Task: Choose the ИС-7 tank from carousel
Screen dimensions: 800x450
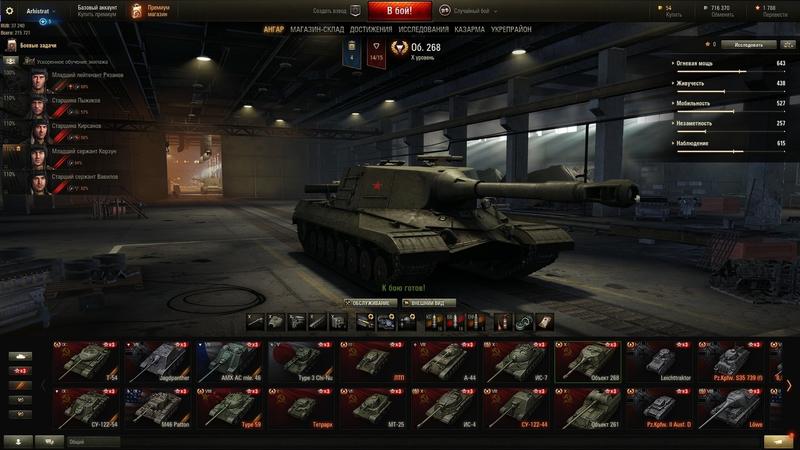Action: point(518,361)
